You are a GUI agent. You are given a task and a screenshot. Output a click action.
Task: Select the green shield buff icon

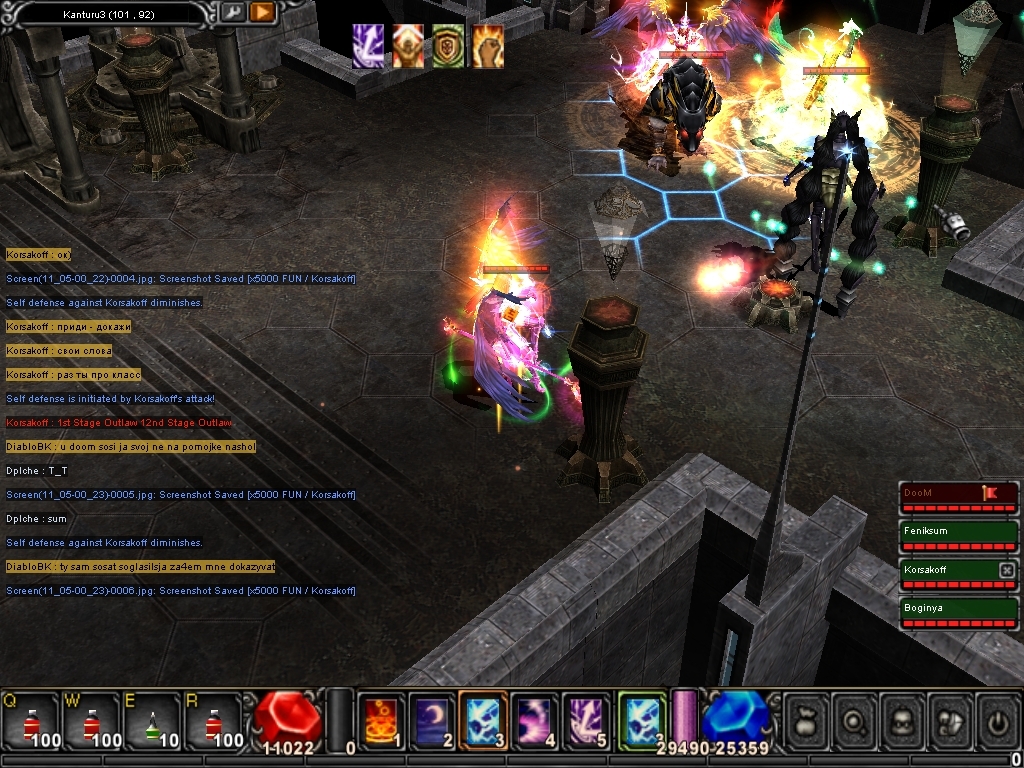(x=448, y=46)
